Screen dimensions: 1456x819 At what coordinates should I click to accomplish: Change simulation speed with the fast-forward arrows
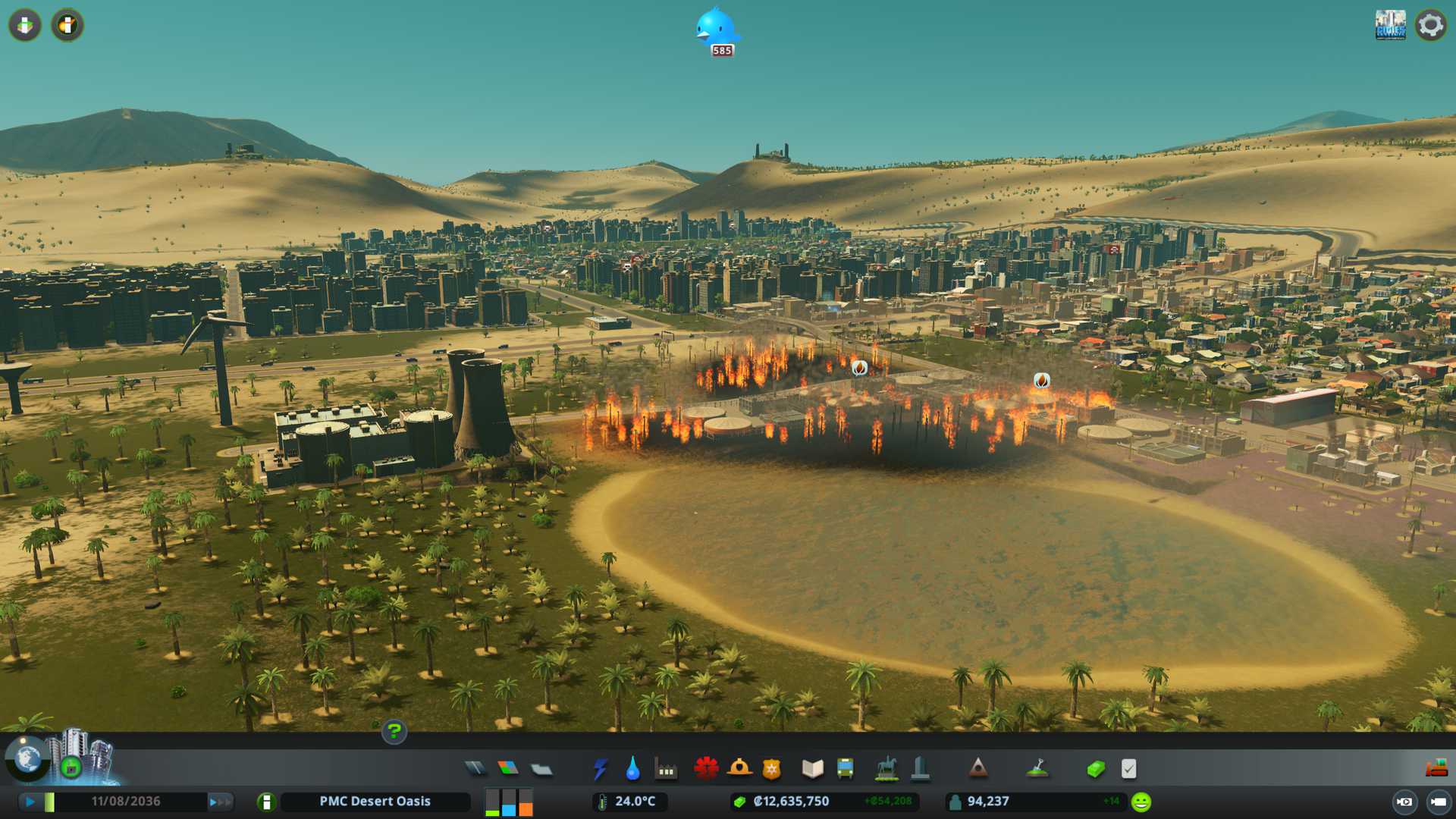[220, 802]
